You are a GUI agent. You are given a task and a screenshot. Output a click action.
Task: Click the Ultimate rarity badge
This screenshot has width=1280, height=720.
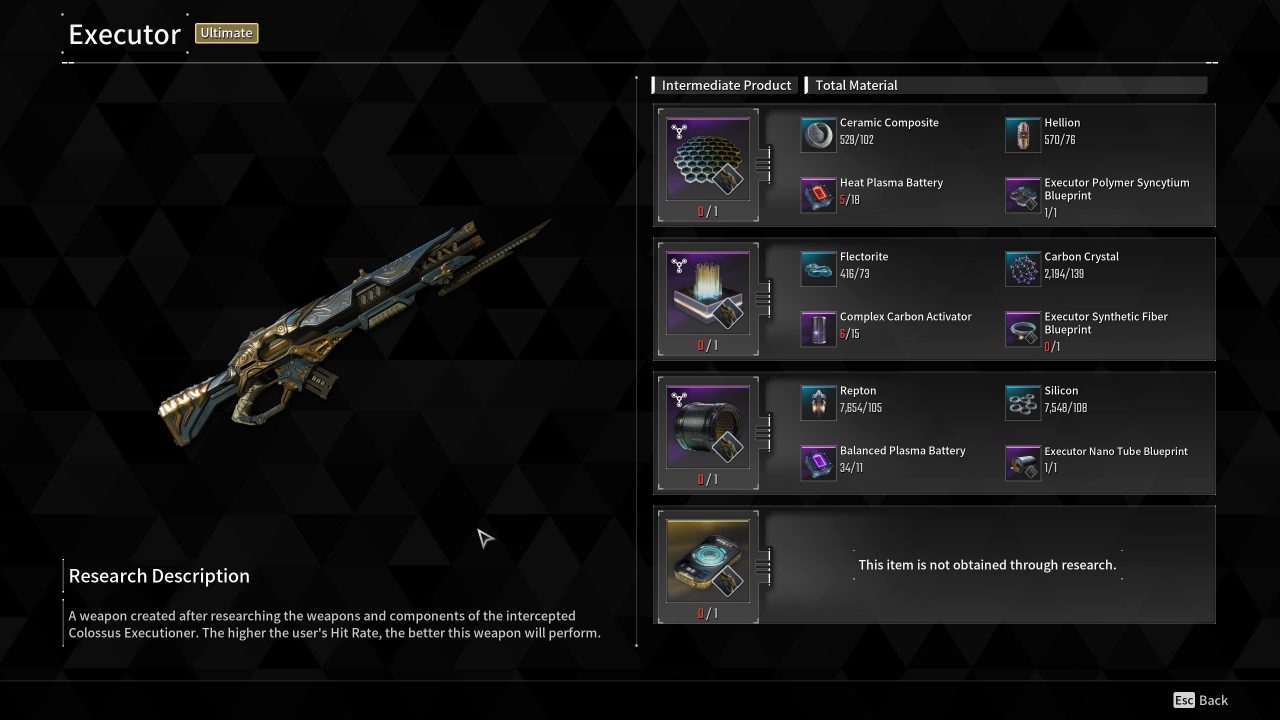coord(226,33)
